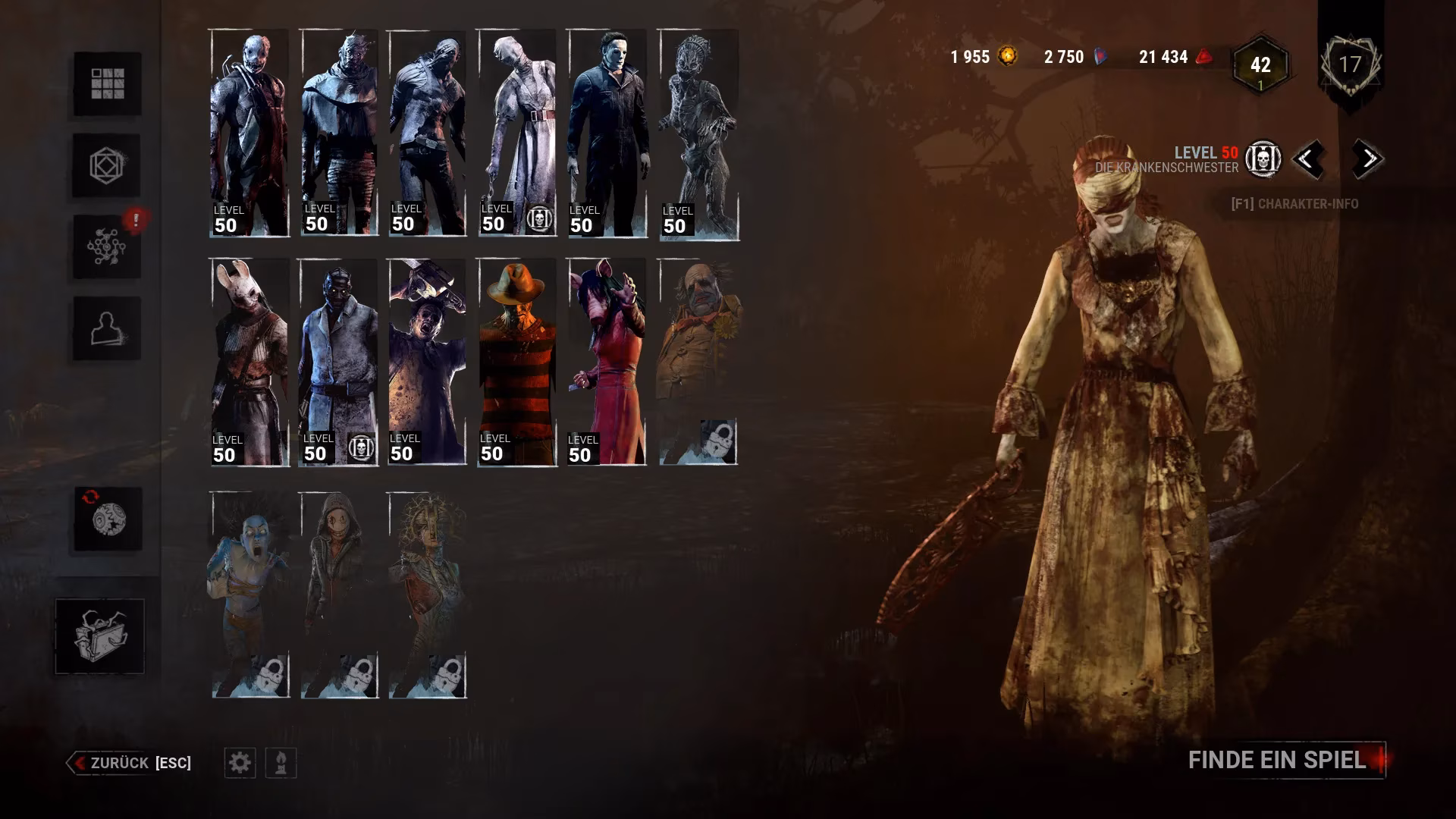
Task: Select the hexagonal perks menu icon
Action: click(x=106, y=165)
